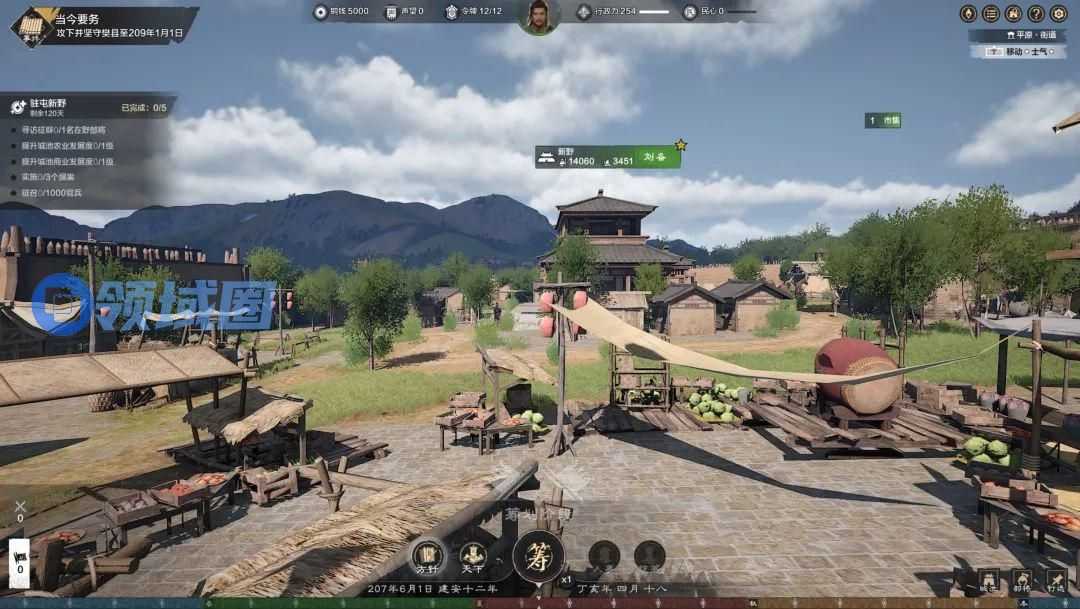Click the 市集 market label
The height and width of the screenshot is (609, 1080).
(x=883, y=120)
